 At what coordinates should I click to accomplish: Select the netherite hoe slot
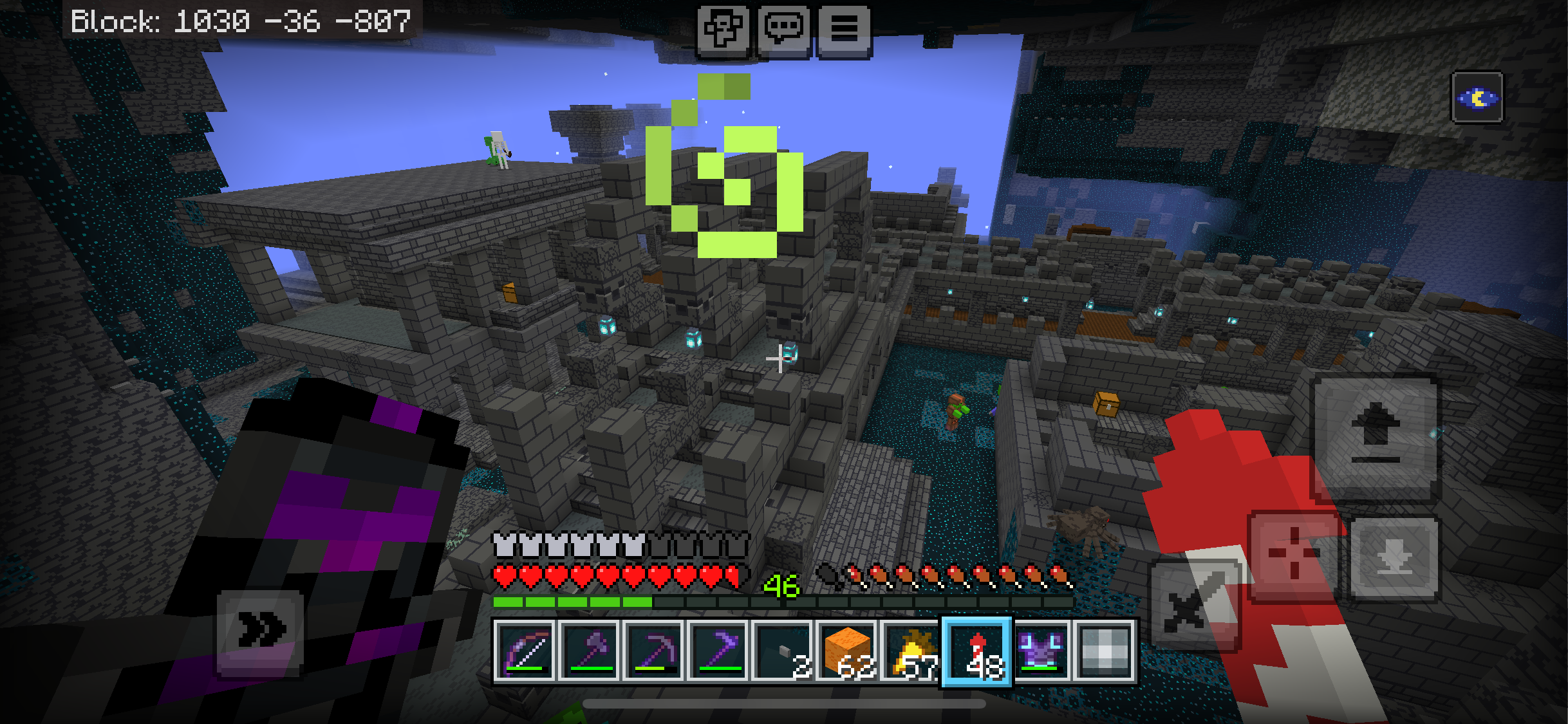718,651
